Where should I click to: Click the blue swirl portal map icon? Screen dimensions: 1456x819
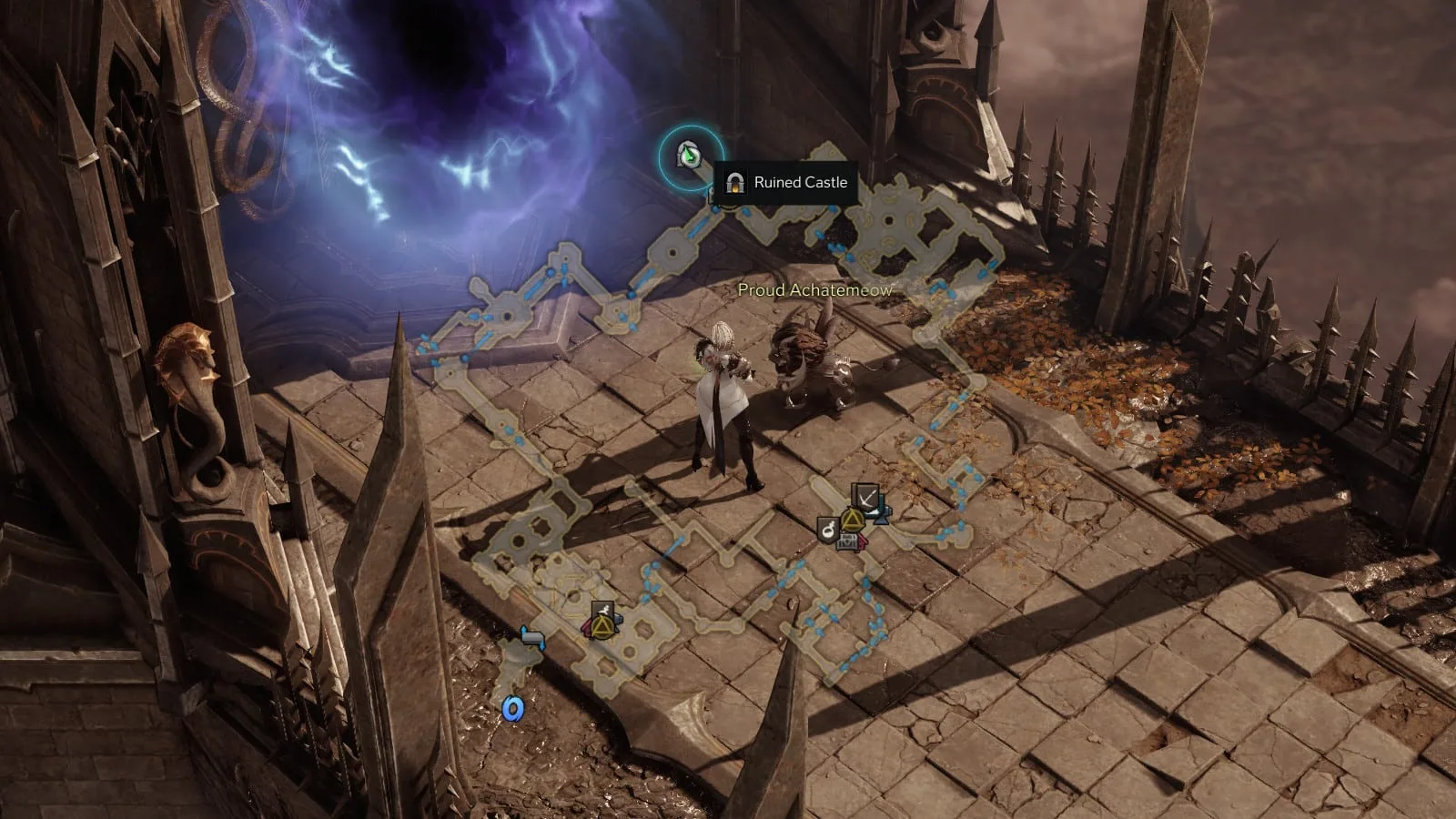514,708
